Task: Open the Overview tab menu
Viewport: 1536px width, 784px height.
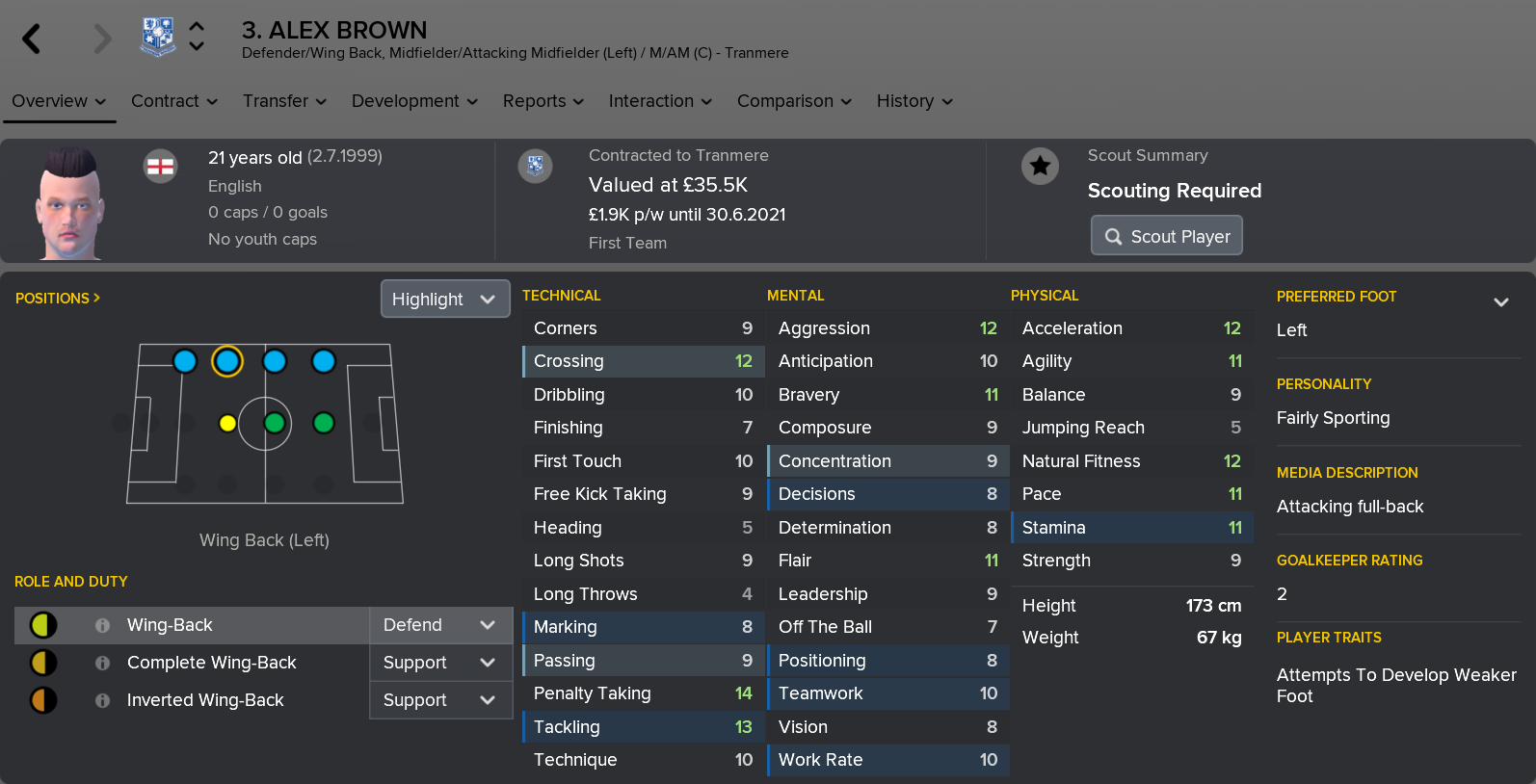Action: (x=59, y=101)
